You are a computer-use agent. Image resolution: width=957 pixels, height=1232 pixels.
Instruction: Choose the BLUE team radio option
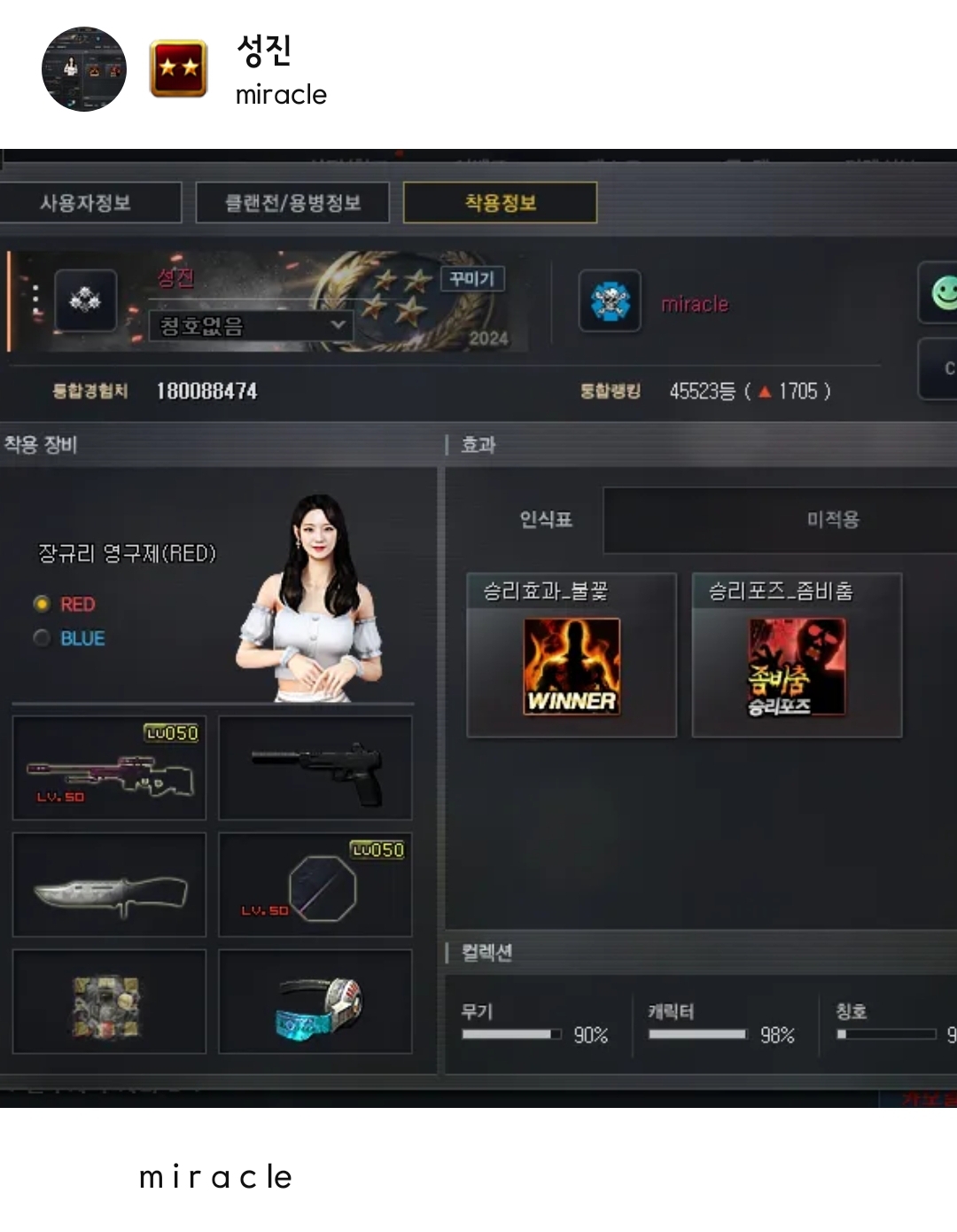click(42, 638)
